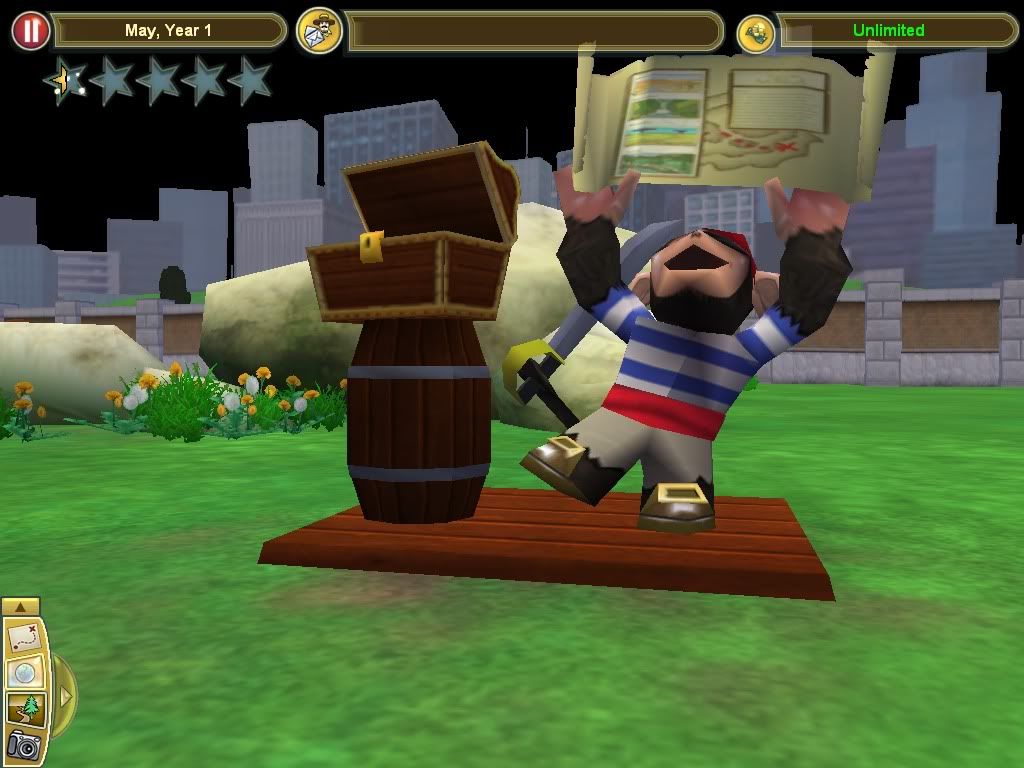The width and height of the screenshot is (1024, 768).
Task: Expand the panel with the right arrow
Action: pos(64,695)
